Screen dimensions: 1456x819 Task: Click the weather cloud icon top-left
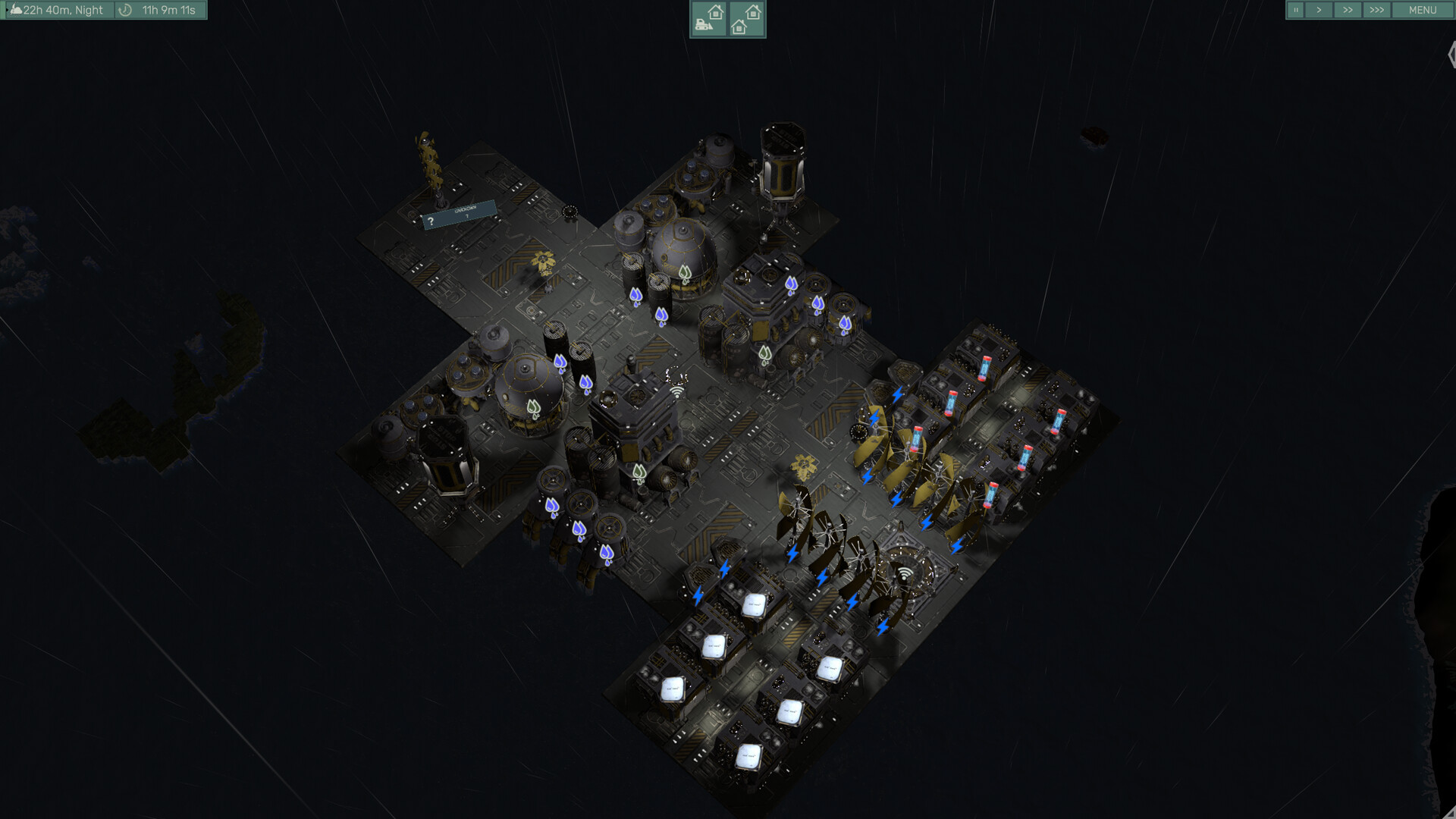16,11
